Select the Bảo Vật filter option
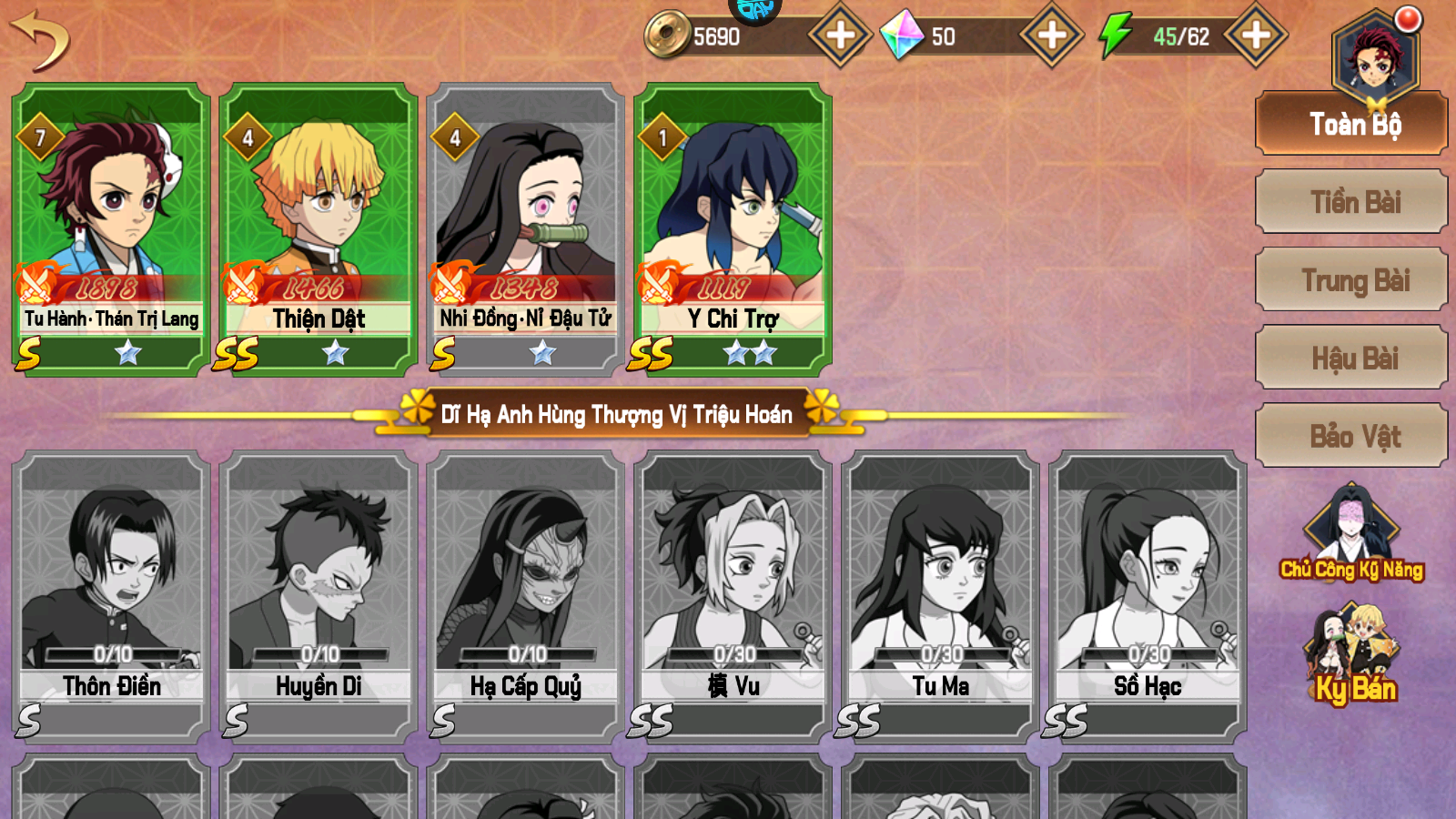This screenshot has width=1456, height=819. [x=1350, y=437]
